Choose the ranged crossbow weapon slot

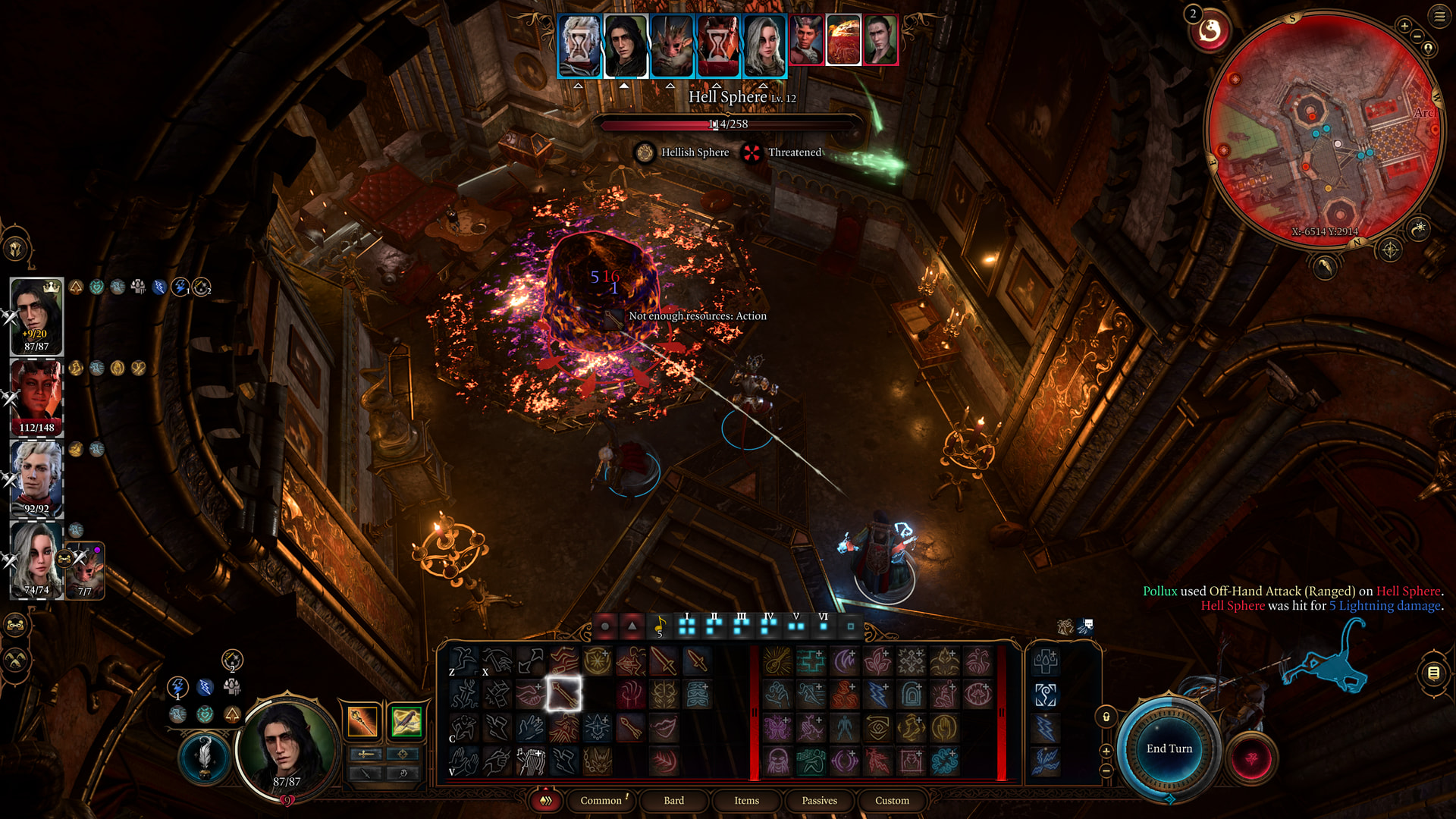tap(406, 721)
